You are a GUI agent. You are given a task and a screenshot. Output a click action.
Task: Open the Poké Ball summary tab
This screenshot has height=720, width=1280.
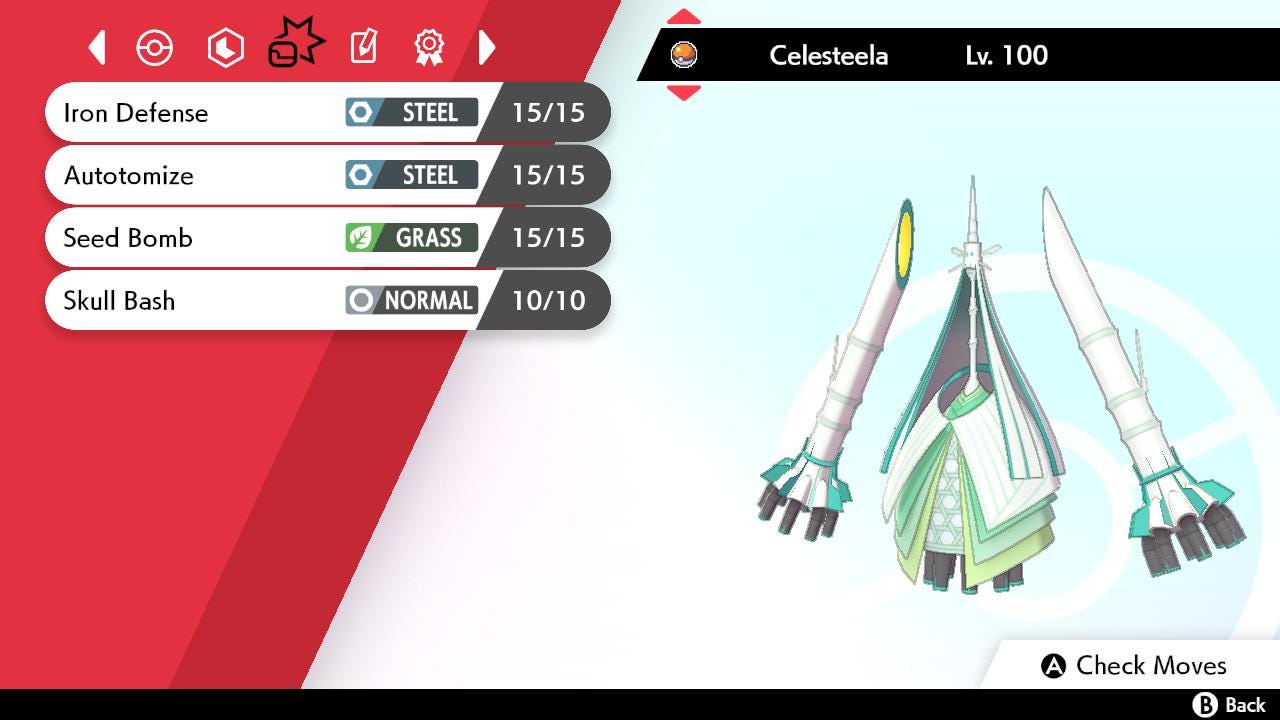155,48
